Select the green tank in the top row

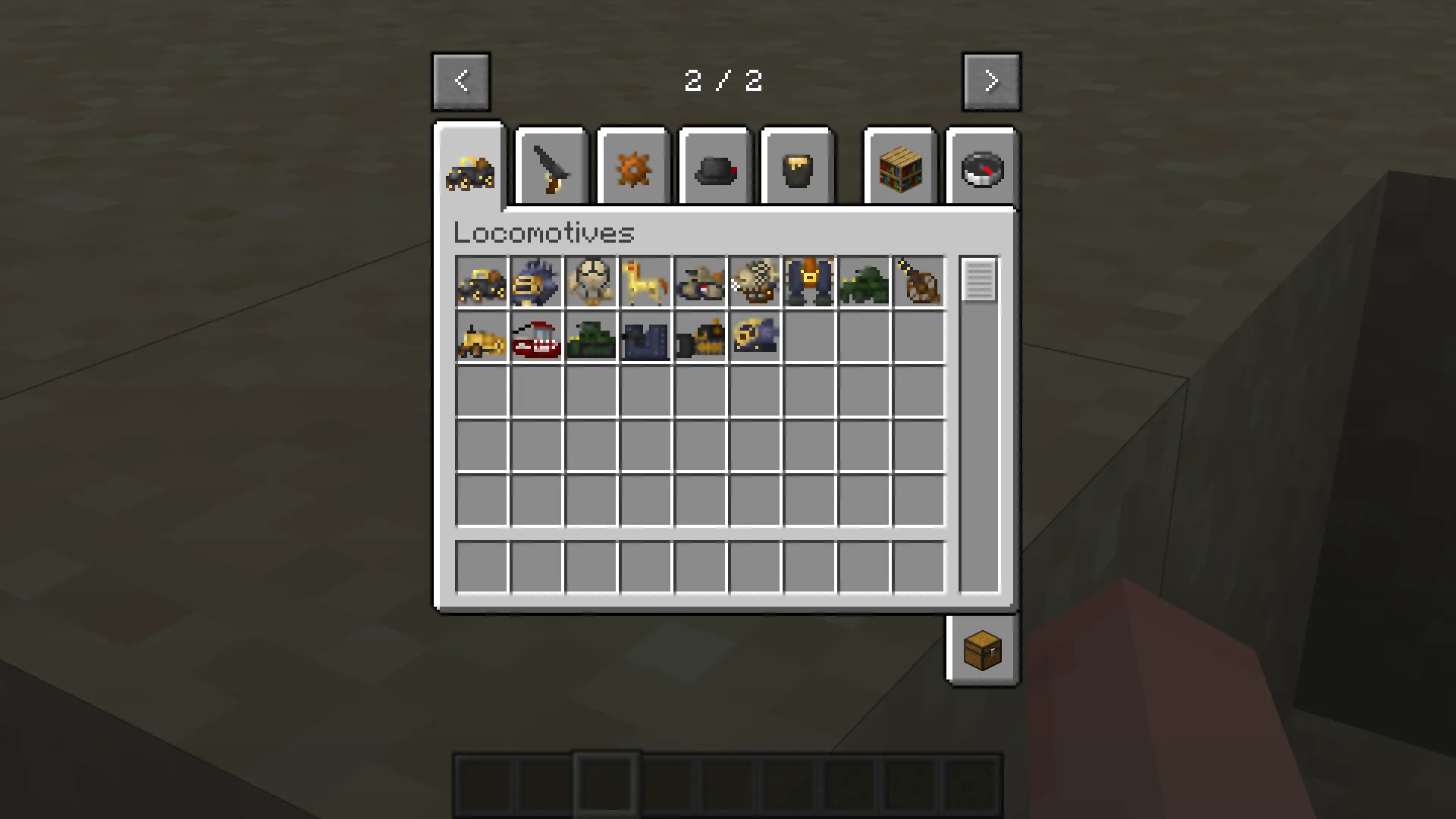pos(864,282)
